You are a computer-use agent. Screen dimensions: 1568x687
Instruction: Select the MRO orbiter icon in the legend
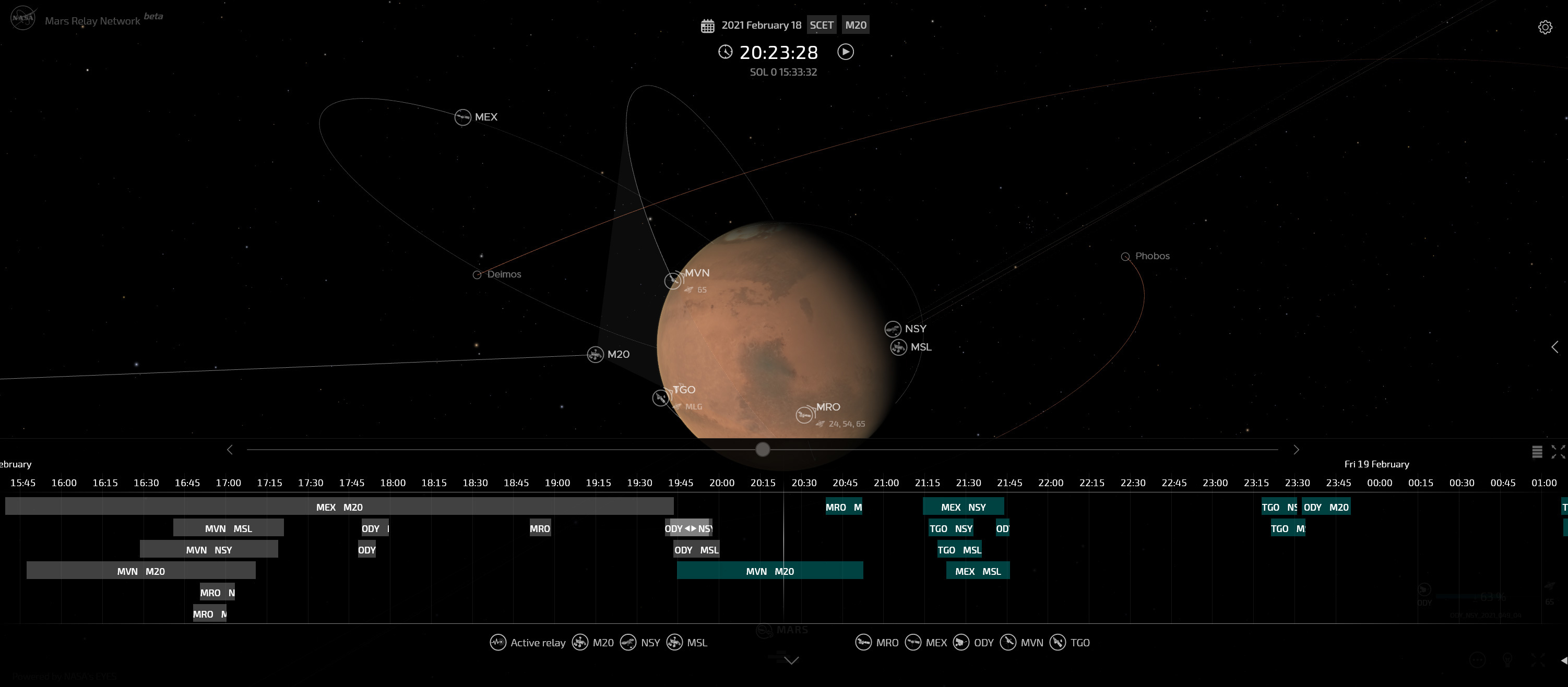pyautogui.click(x=864, y=643)
